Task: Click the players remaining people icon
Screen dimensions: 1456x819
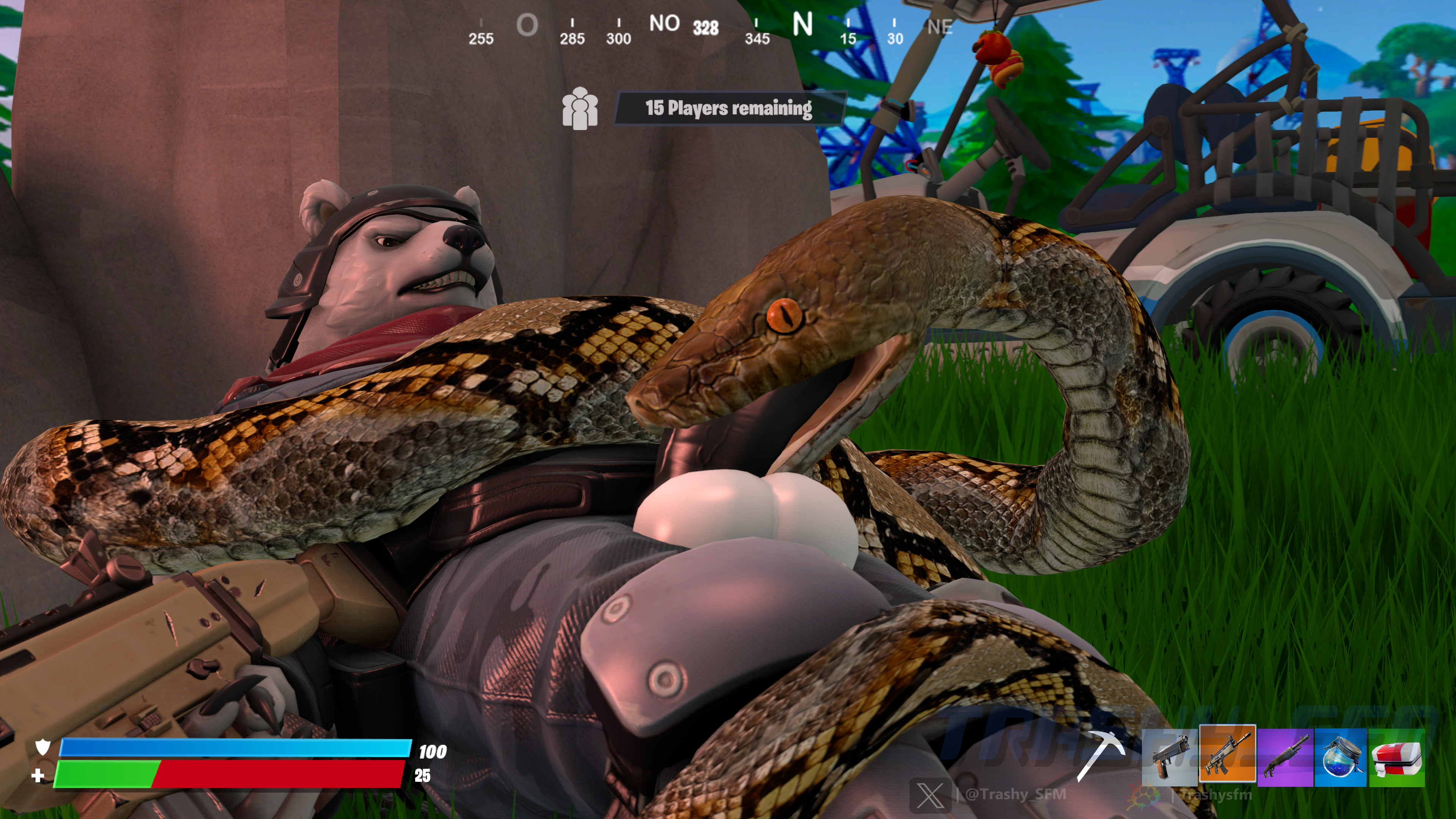Action: tap(579, 108)
